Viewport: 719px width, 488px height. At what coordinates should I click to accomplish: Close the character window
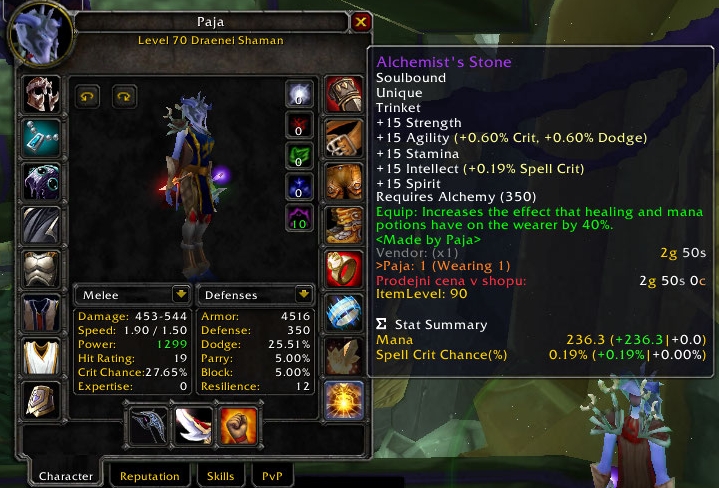pos(362,21)
